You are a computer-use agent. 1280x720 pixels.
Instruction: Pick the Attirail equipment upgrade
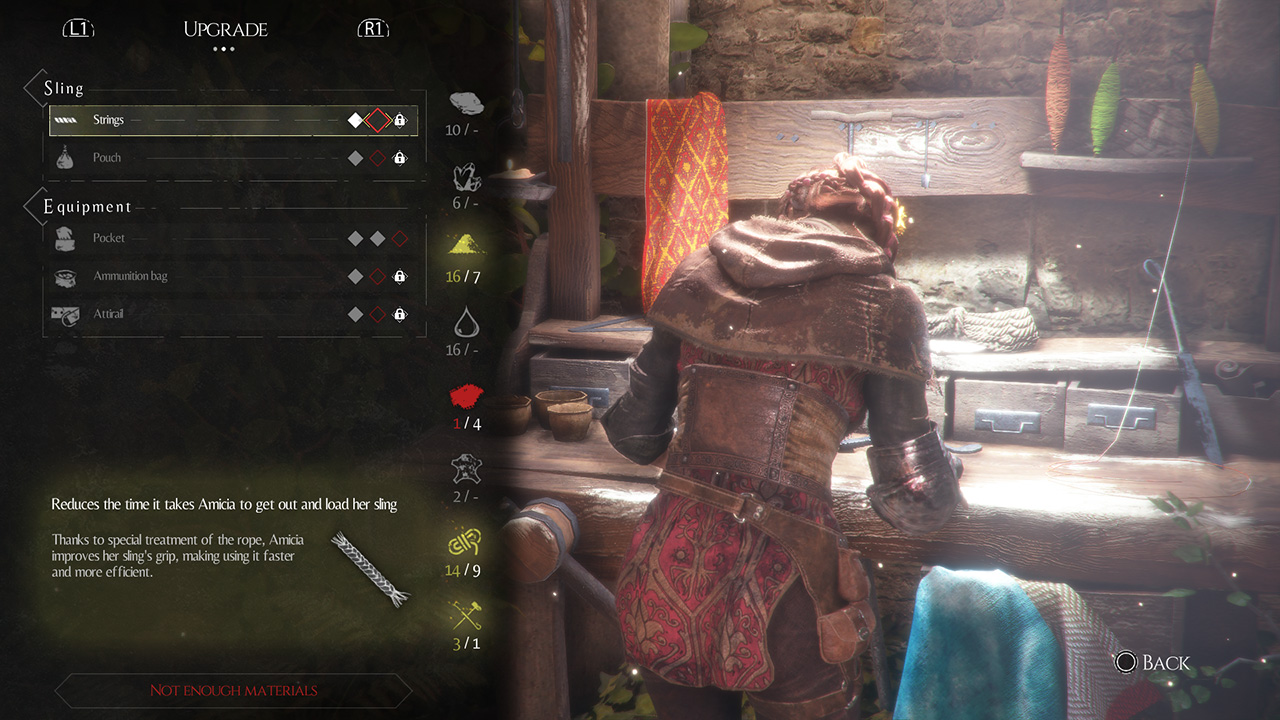pyautogui.click(x=233, y=314)
